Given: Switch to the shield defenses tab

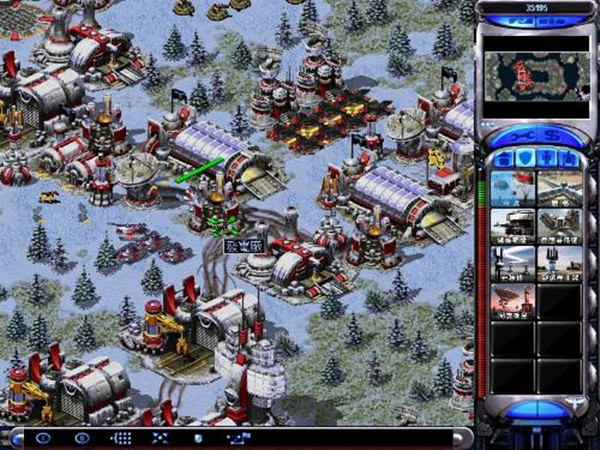Looking at the screenshot, I should tap(524, 158).
